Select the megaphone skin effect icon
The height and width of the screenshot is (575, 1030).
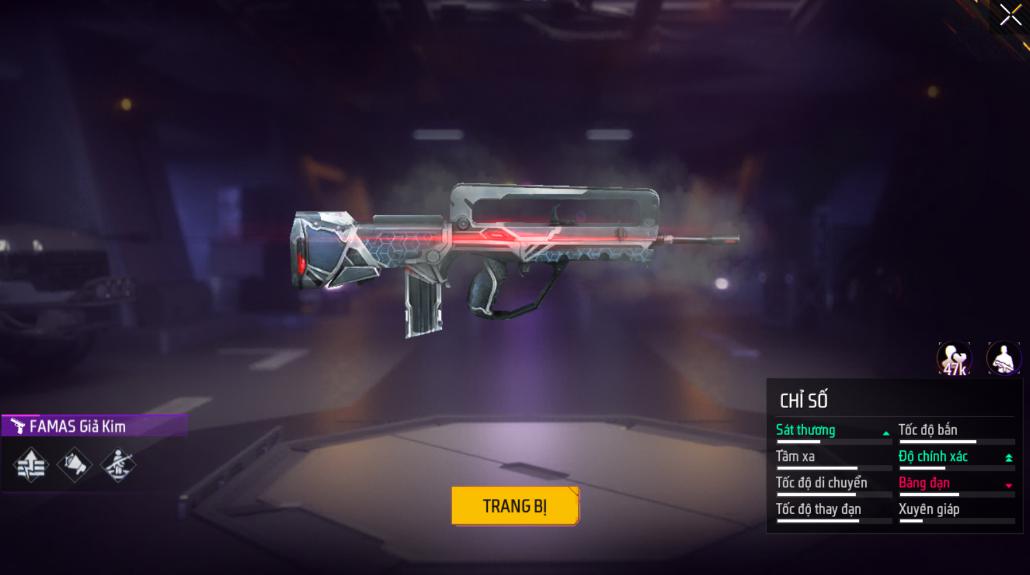(75, 464)
